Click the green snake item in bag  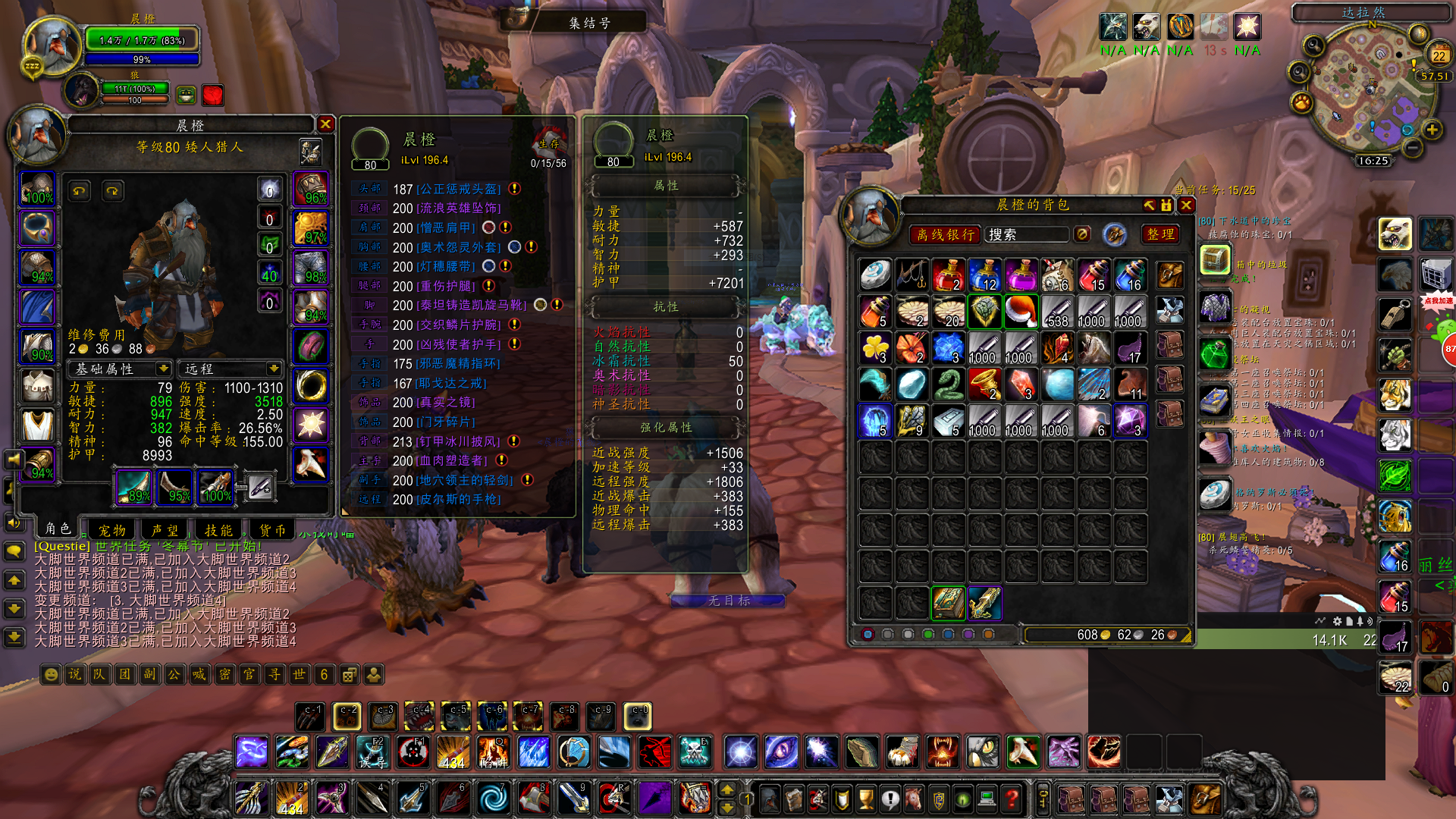[948, 384]
